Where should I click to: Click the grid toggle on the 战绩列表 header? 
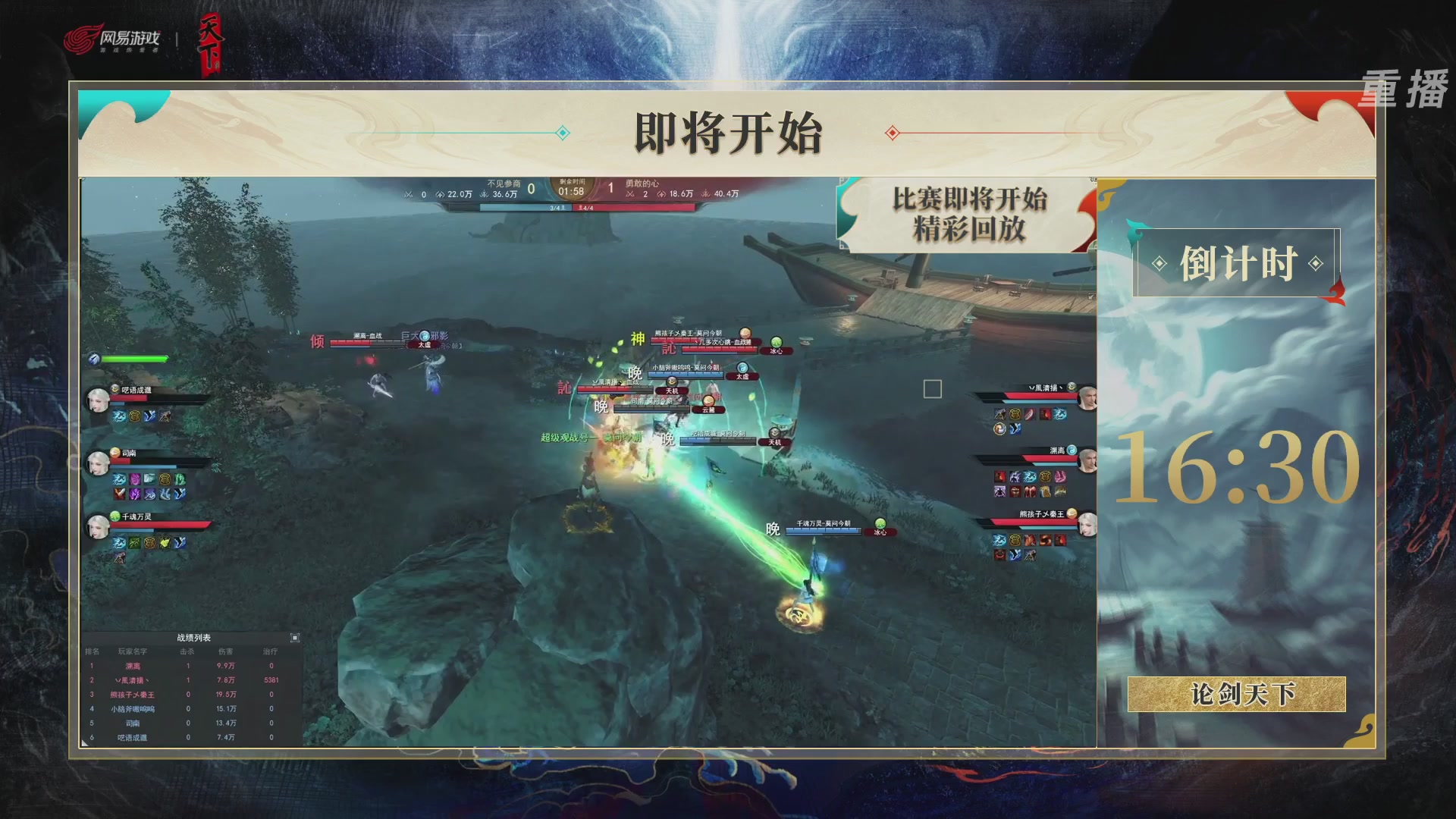(295, 638)
